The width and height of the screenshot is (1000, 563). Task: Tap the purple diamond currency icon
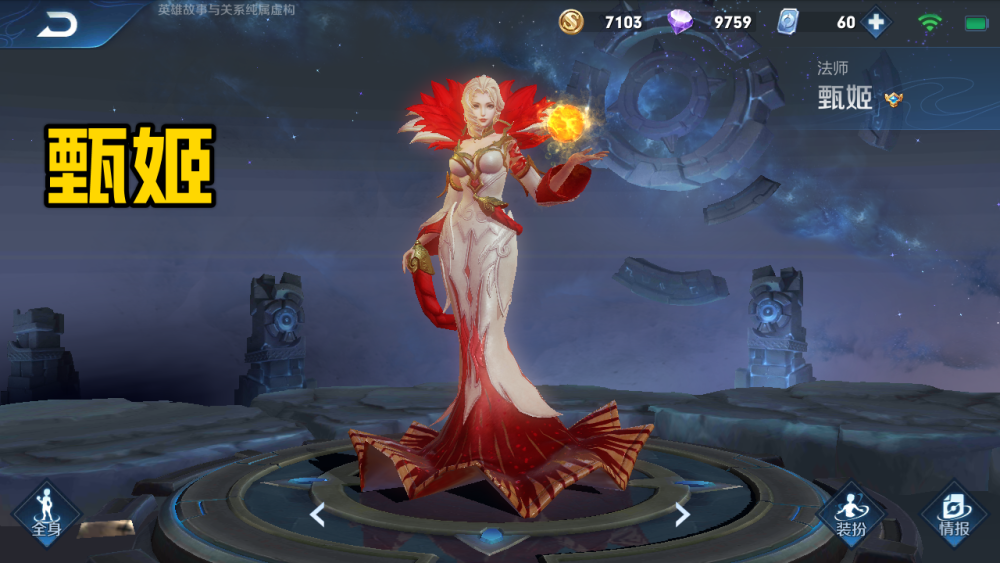click(680, 21)
